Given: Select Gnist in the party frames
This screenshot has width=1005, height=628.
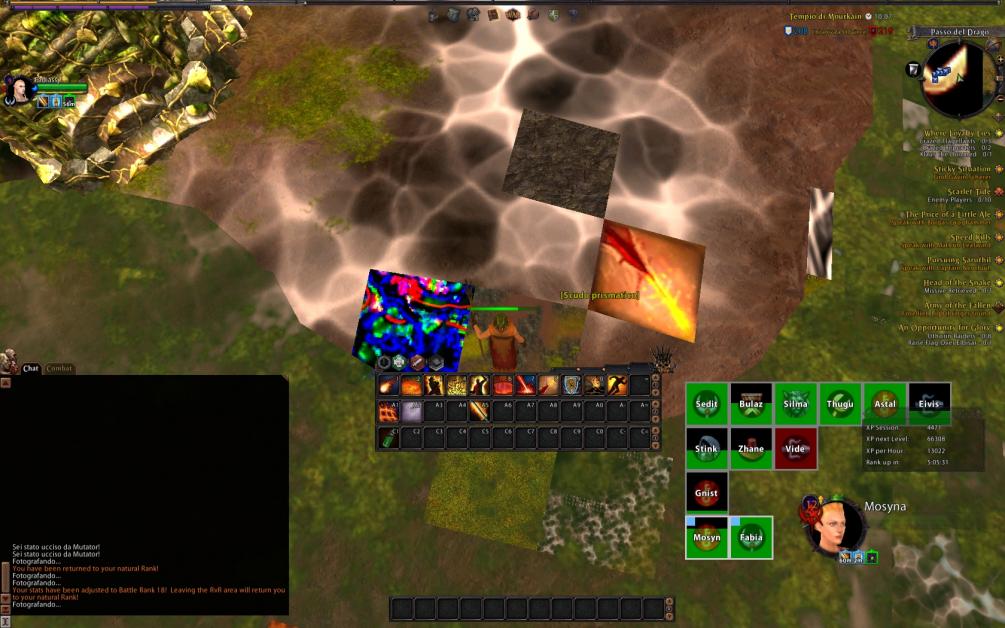Looking at the screenshot, I should (x=707, y=493).
